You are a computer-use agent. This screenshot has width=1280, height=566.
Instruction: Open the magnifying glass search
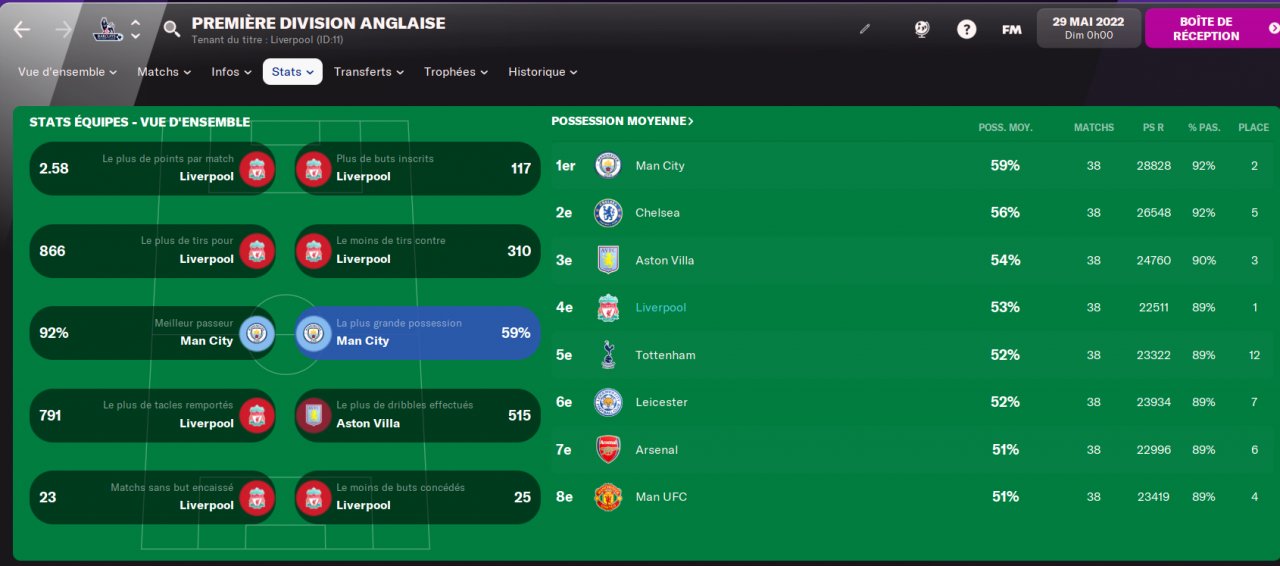172,29
